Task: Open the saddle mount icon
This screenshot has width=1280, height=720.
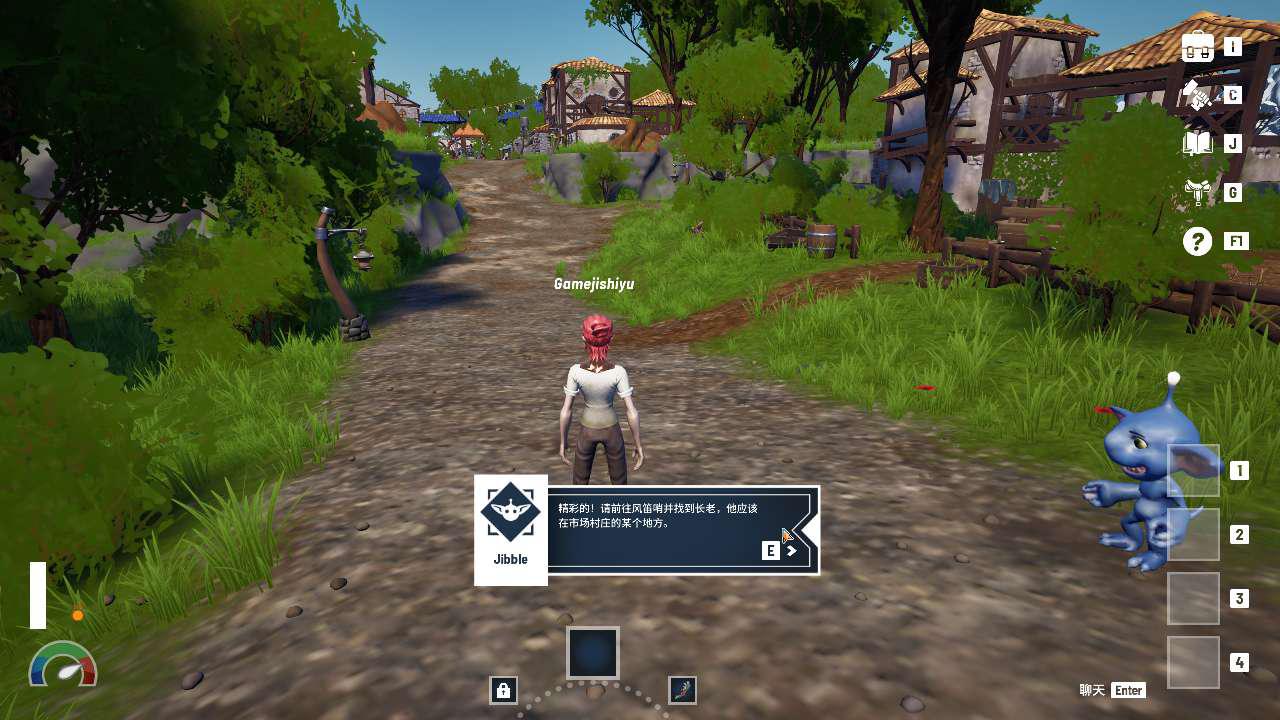Action: (x=1197, y=191)
